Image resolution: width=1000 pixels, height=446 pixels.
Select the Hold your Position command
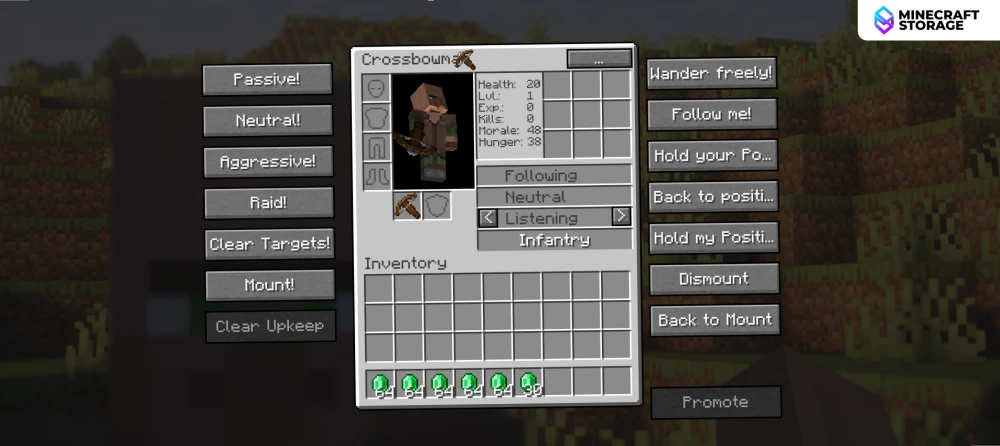713,156
